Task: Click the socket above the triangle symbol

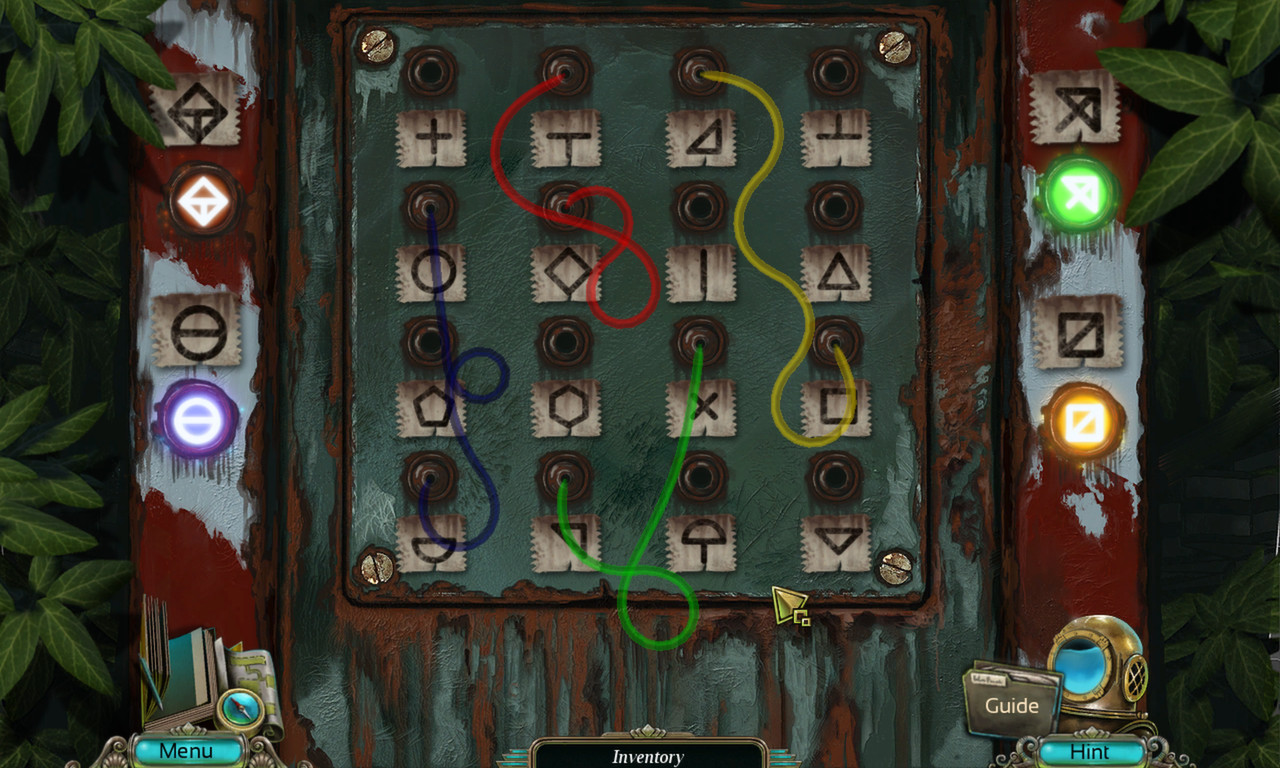Action: (835, 207)
